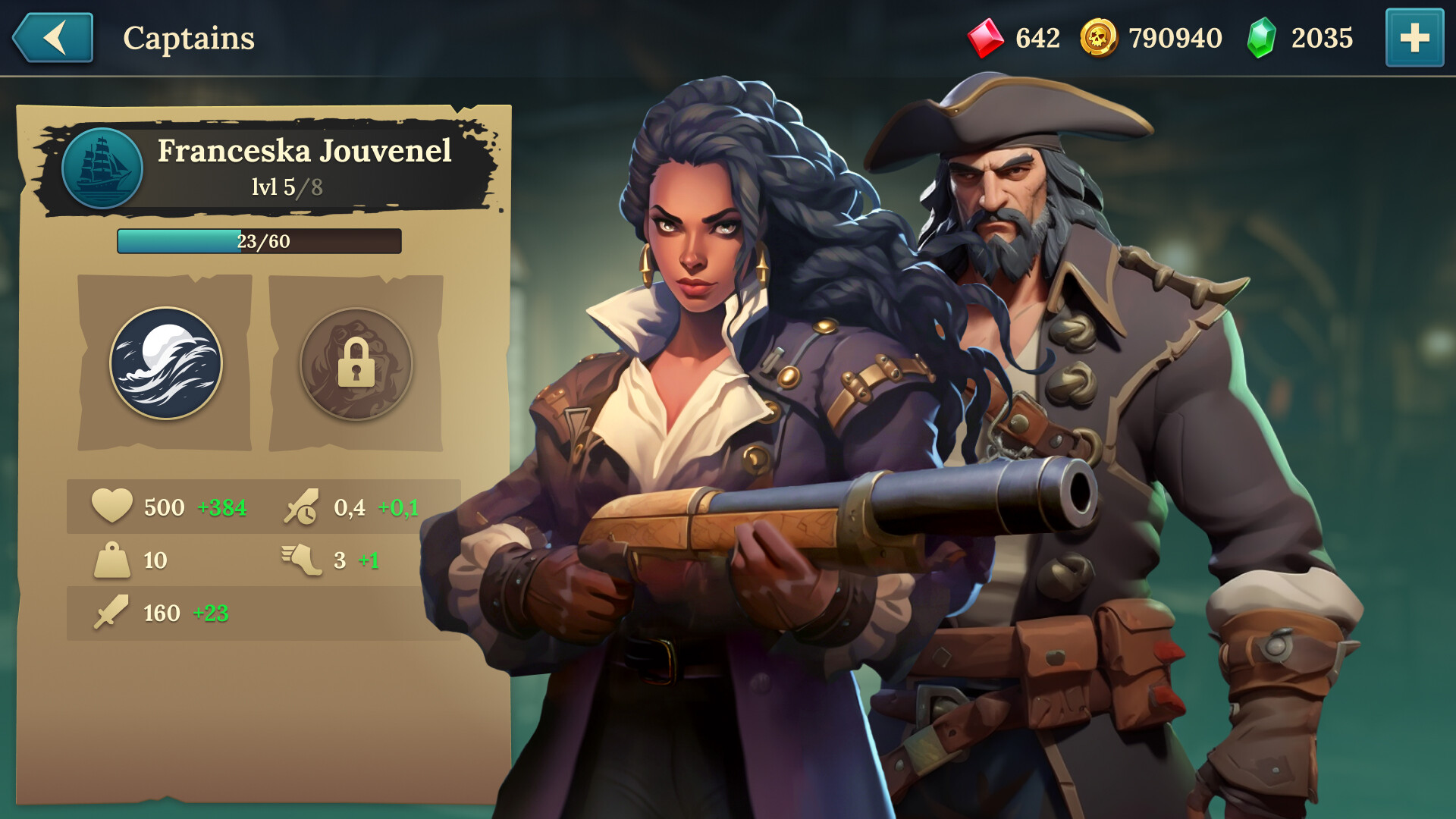Select the sword attack stat icon
This screenshot has width=1456, height=819.
click(x=111, y=611)
